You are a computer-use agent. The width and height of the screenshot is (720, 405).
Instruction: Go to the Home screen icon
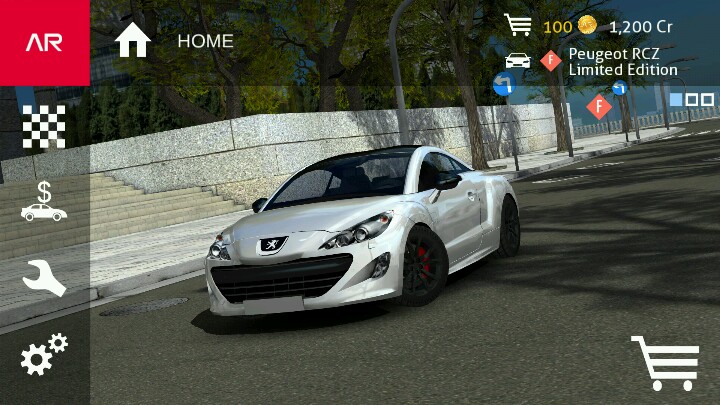pos(132,41)
